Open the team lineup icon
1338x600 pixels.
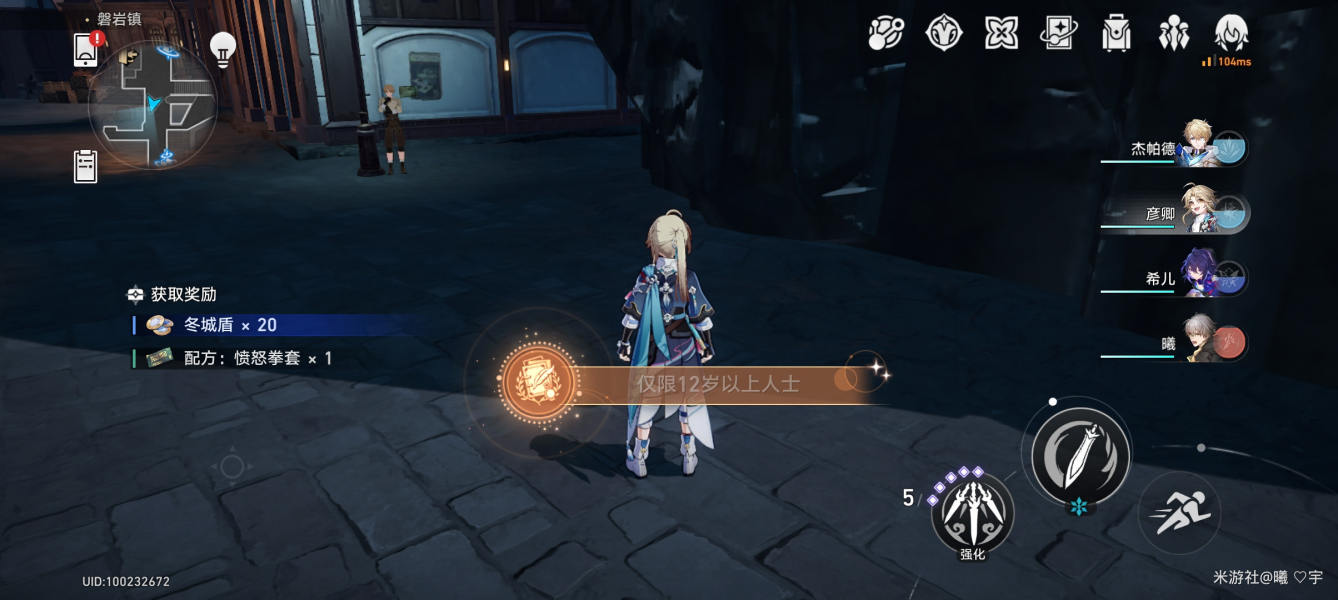pos(1173,33)
